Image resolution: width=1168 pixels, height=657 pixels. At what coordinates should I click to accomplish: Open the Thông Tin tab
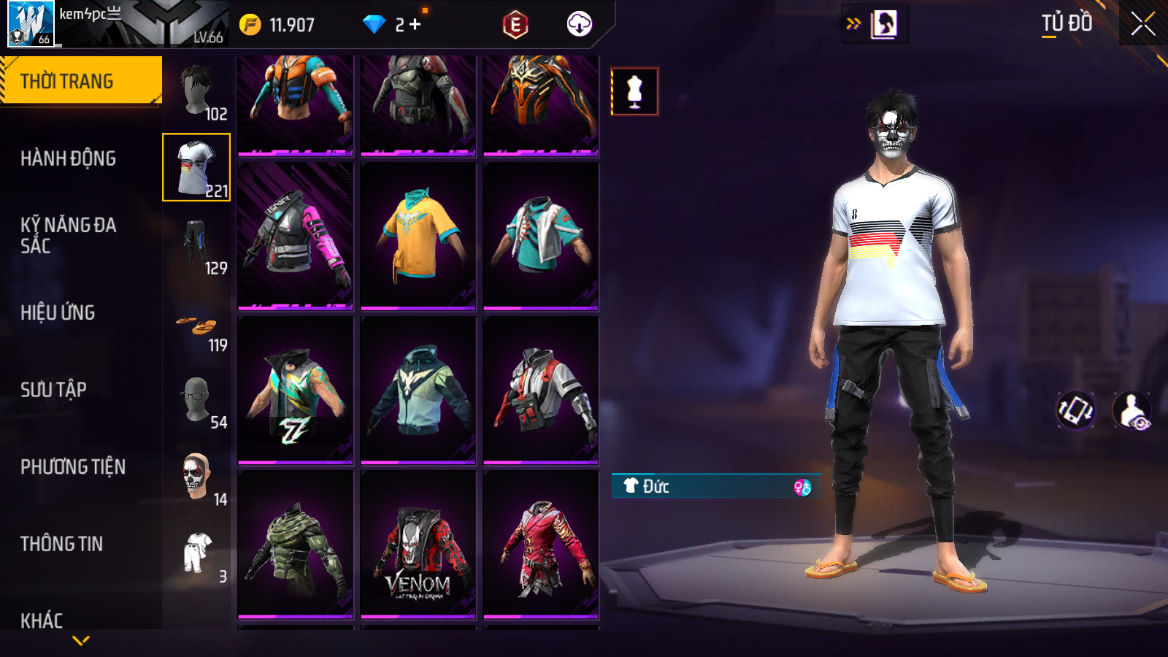pos(62,543)
